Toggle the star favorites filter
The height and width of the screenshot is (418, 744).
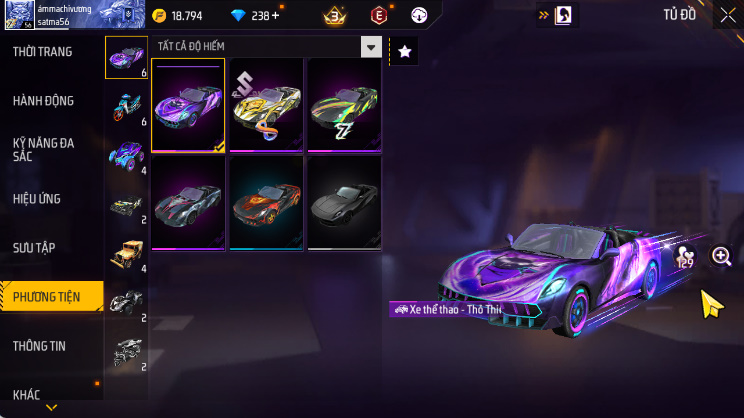click(x=404, y=52)
